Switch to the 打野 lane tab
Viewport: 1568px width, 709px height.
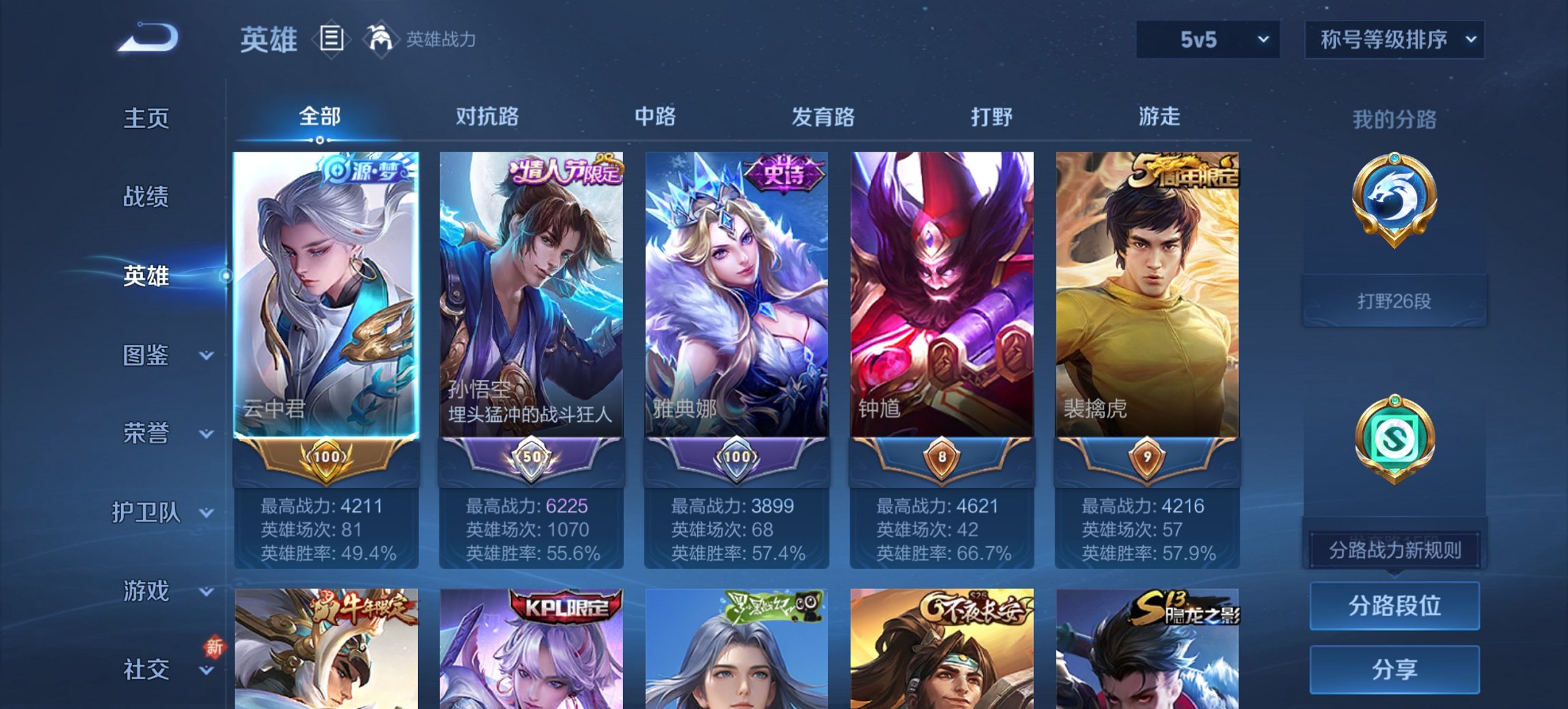[994, 116]
